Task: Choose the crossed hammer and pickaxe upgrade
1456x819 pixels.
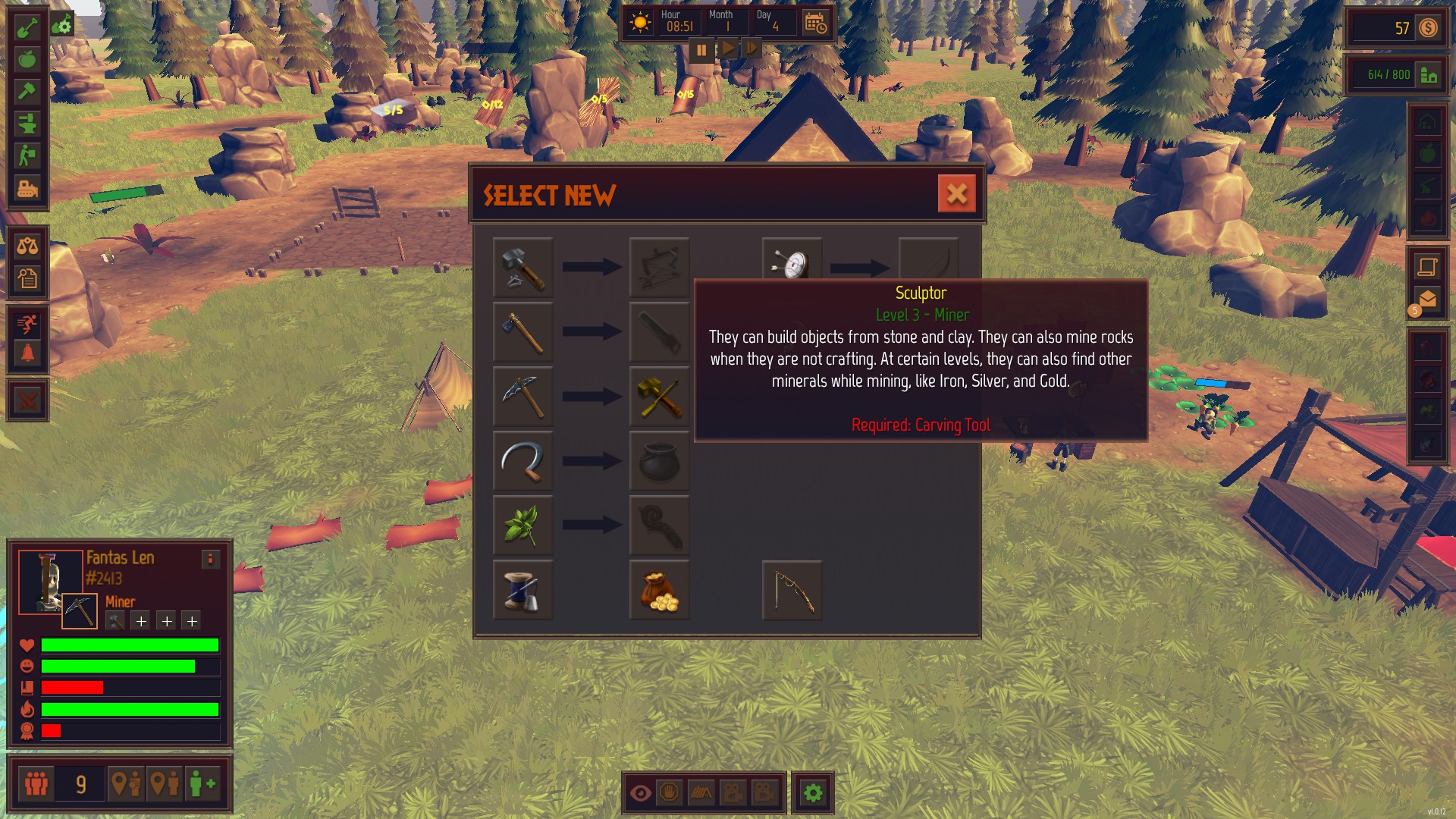Action: pos(659,396)
